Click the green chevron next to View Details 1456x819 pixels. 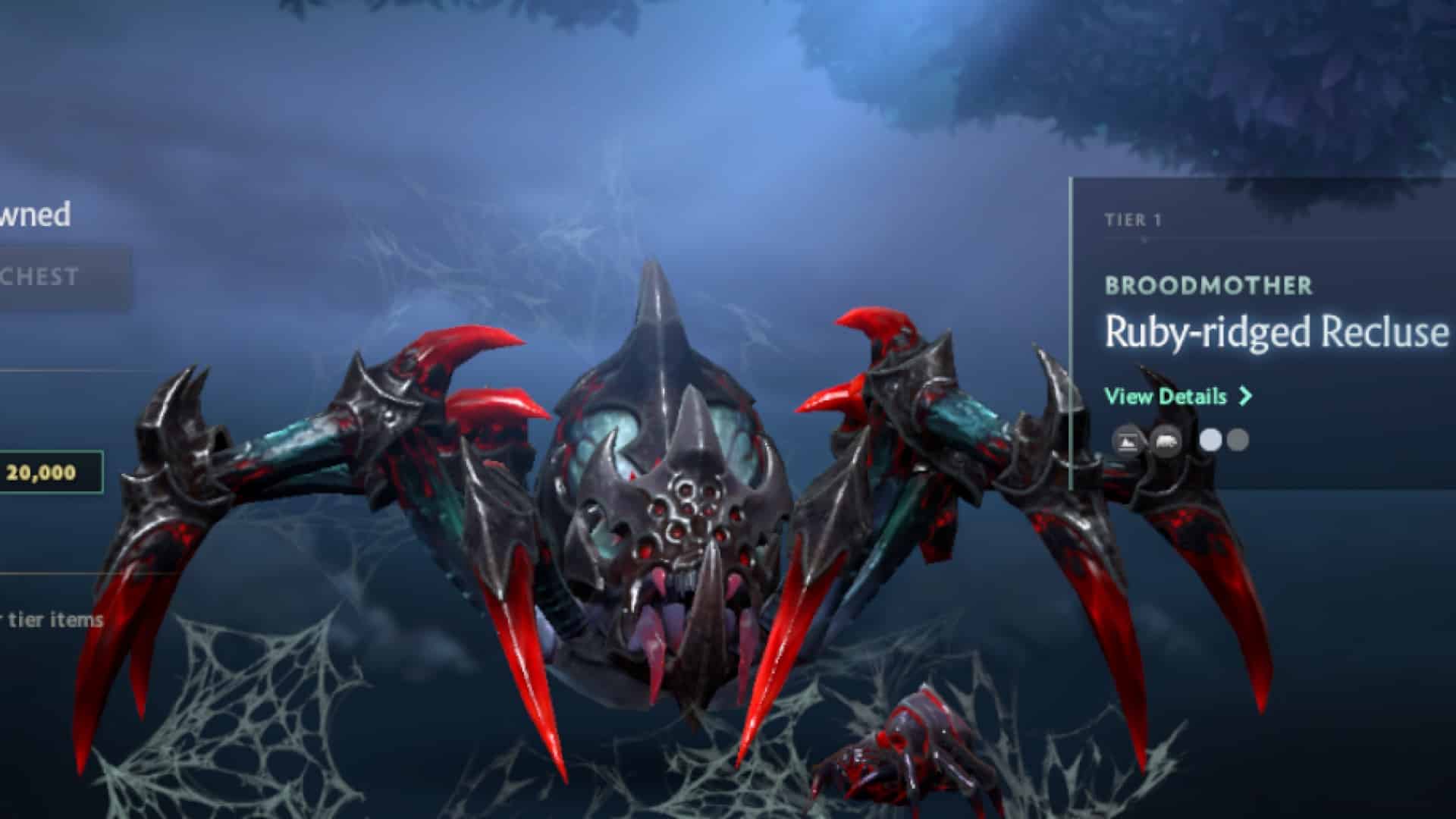[1245, 395]
